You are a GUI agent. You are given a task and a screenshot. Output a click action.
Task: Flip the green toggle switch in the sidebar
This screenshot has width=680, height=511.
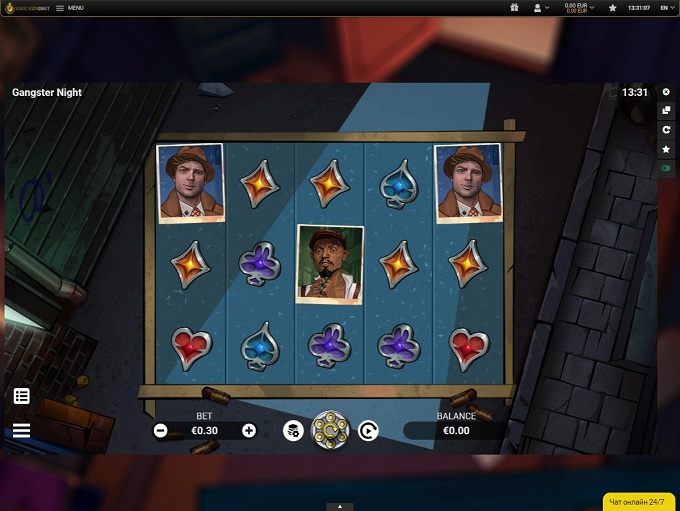pos(666,169)
